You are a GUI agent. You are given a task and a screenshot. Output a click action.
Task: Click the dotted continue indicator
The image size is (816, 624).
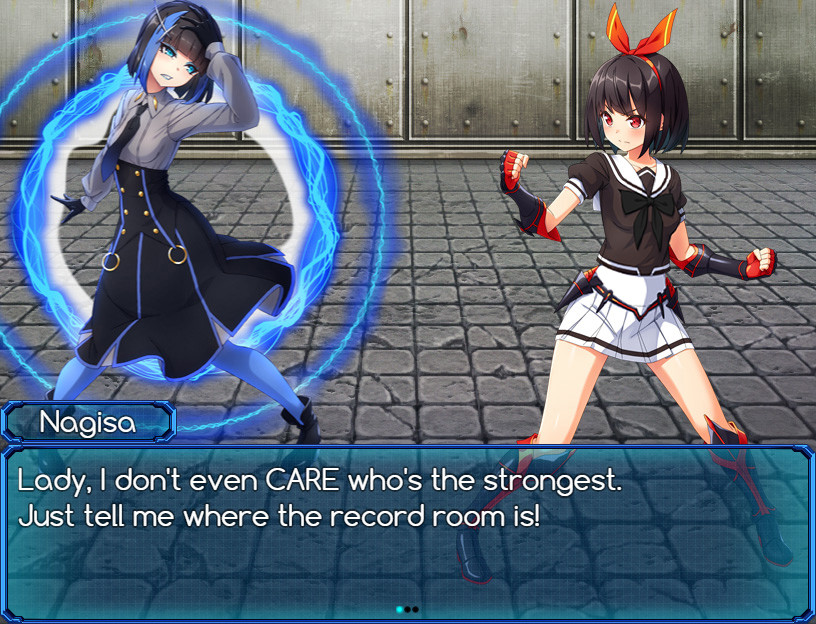tap(407, 608)
